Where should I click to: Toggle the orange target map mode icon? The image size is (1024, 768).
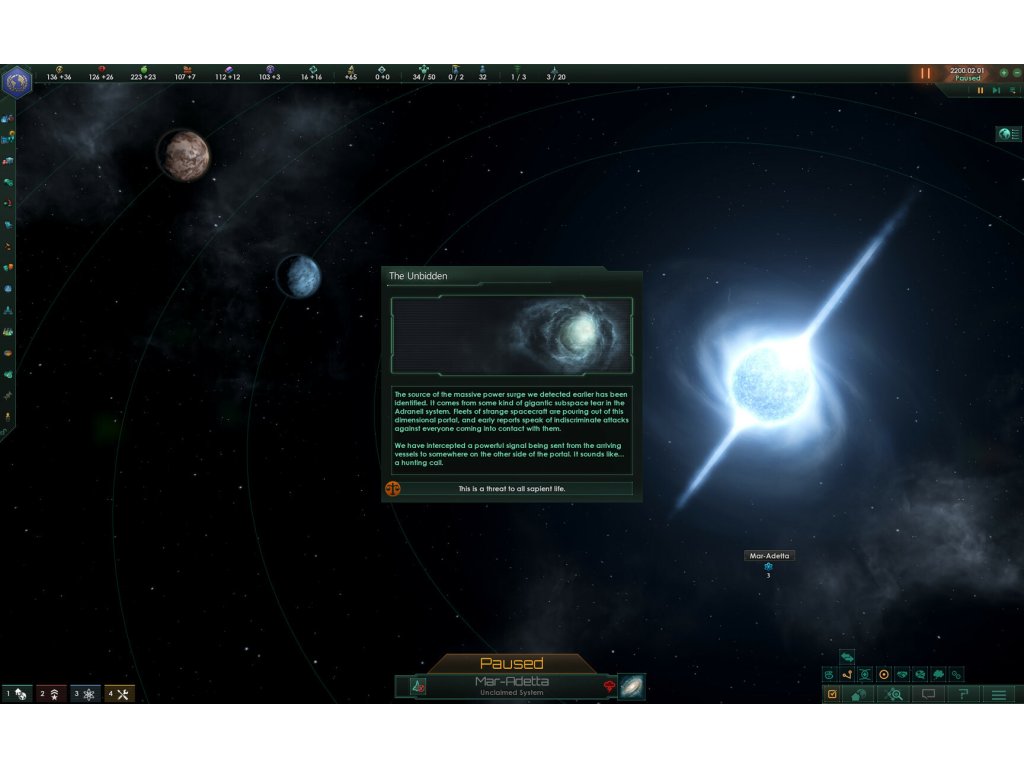(883, 675)
